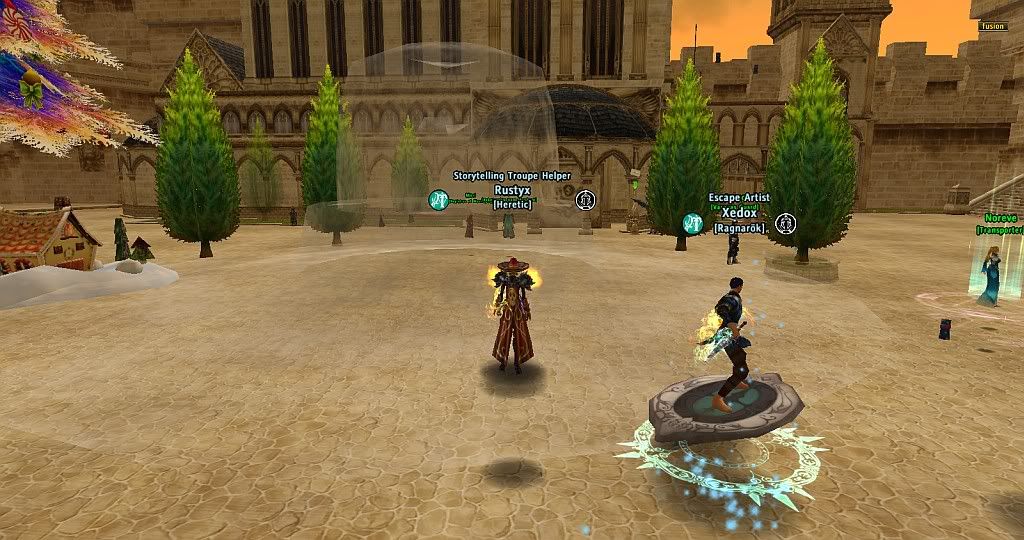Click the Noreve Transporter name label
Image resolution: width=1024 pixels, height=540 pixels.
(x=1000, y=217)
